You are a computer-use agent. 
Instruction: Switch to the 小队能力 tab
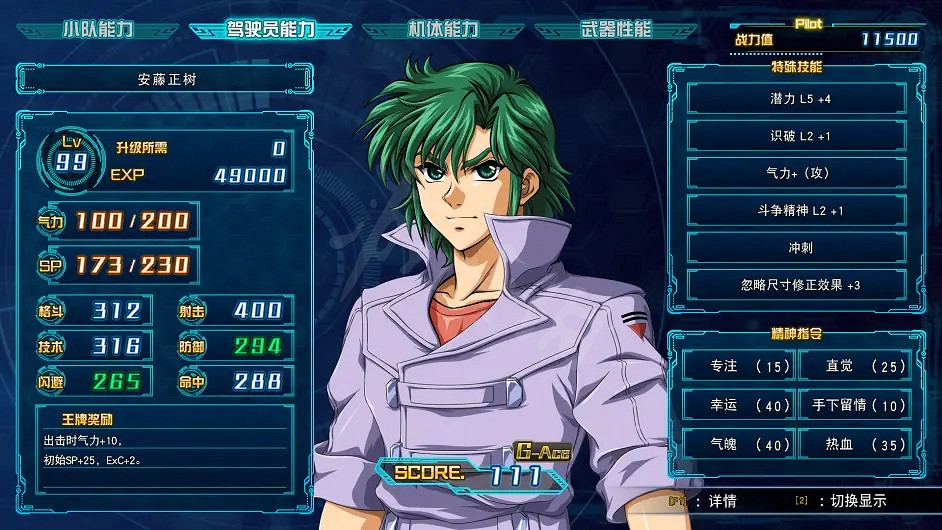pyautogui.click(x=98, y=29)
